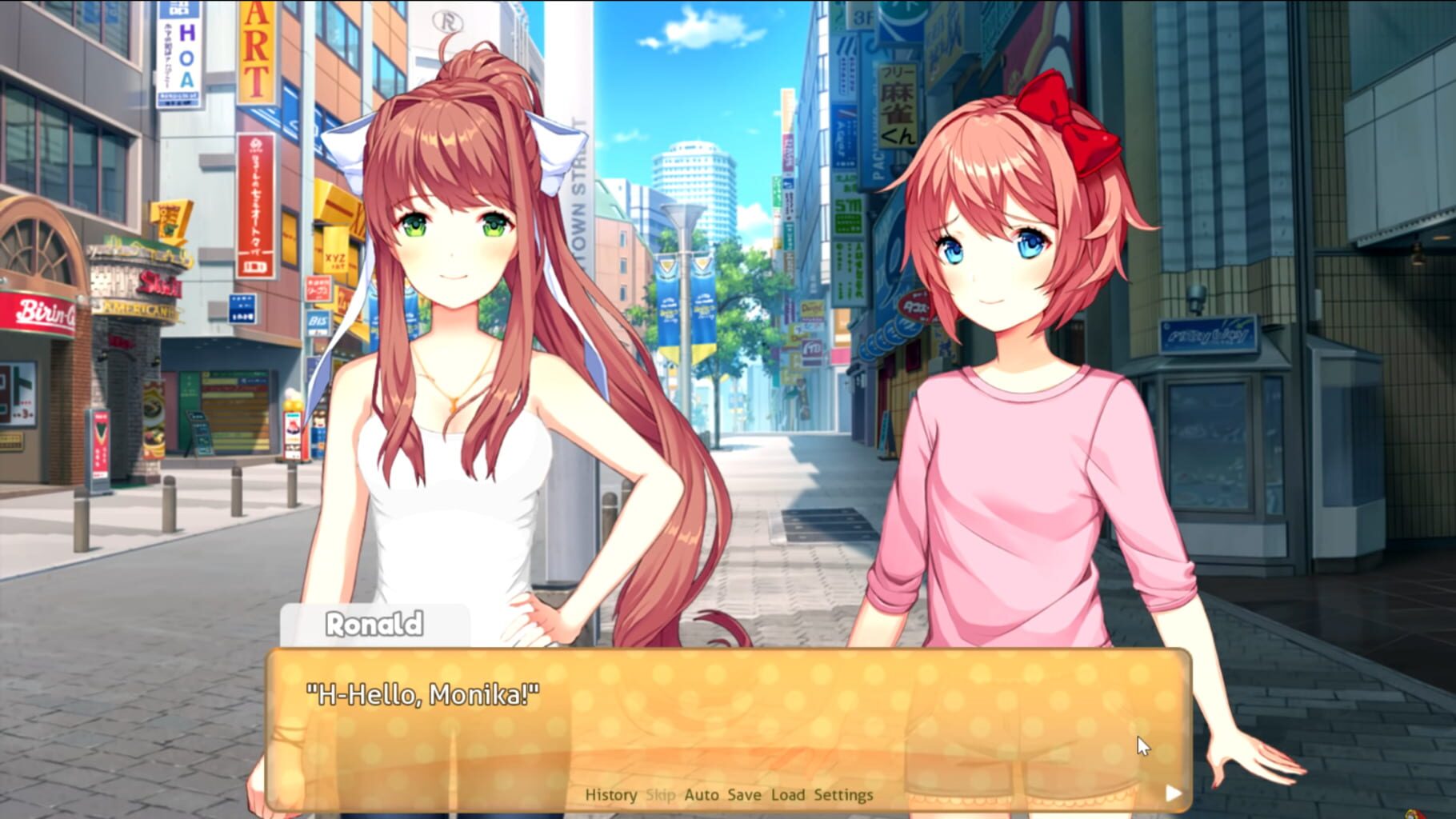Click Monika's character sprite
Viewport: 1456px width, 819px height.
click(448, 360)
